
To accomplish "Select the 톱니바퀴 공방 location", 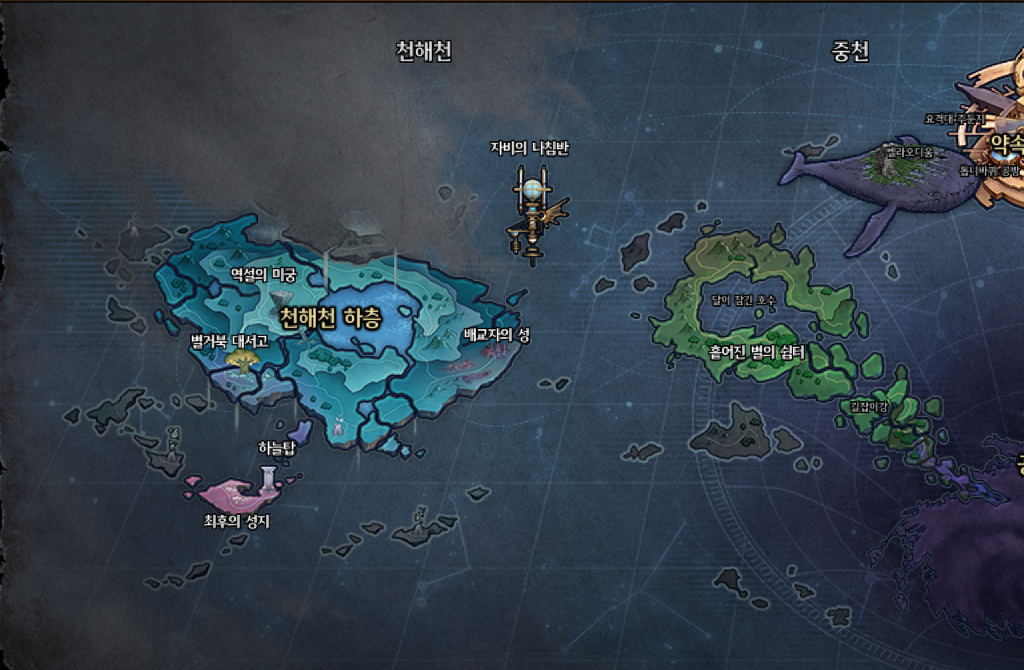I will click(x=990, y=171).
